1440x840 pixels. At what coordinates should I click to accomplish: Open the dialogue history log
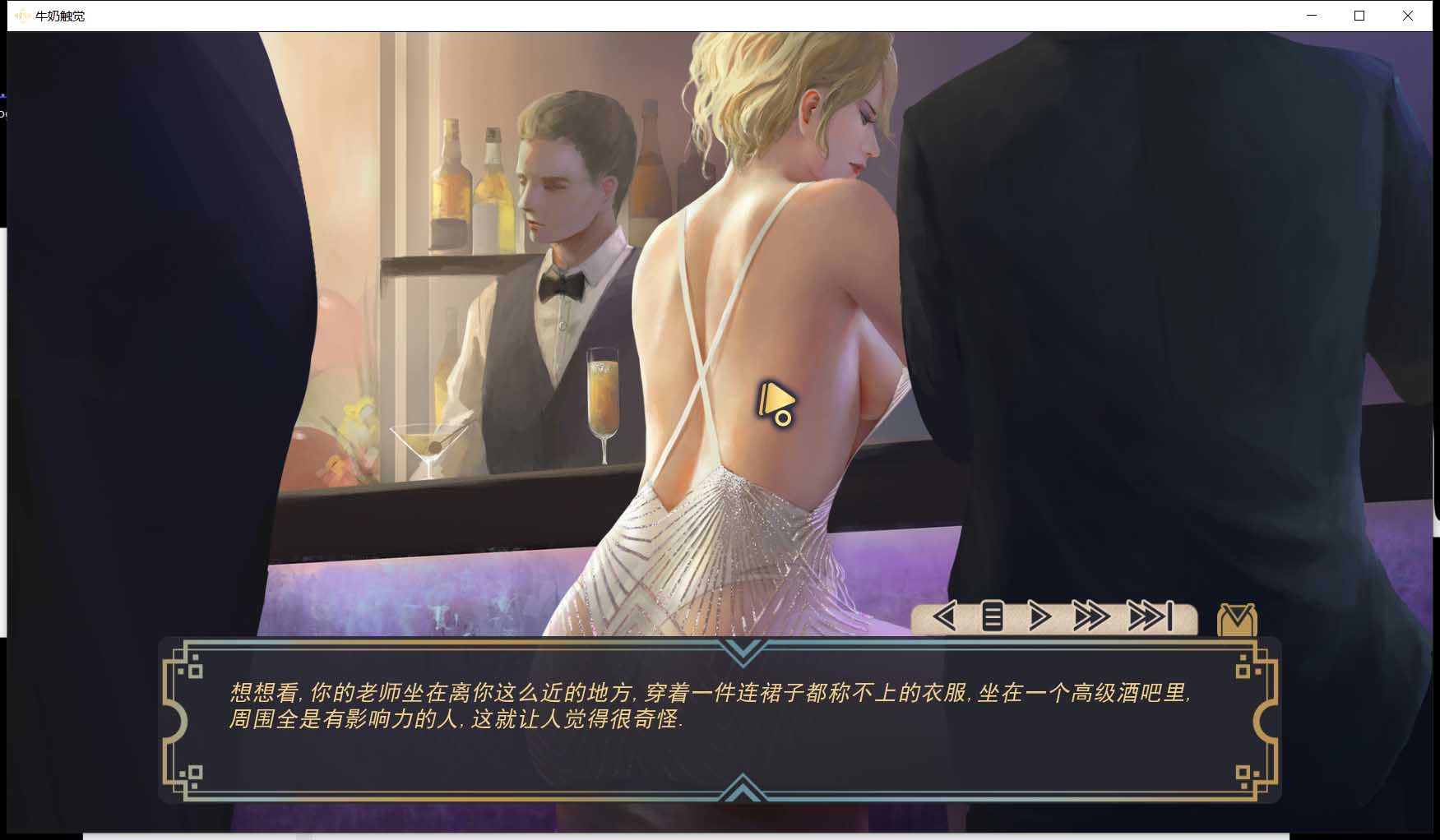click(x=991, y=616)
